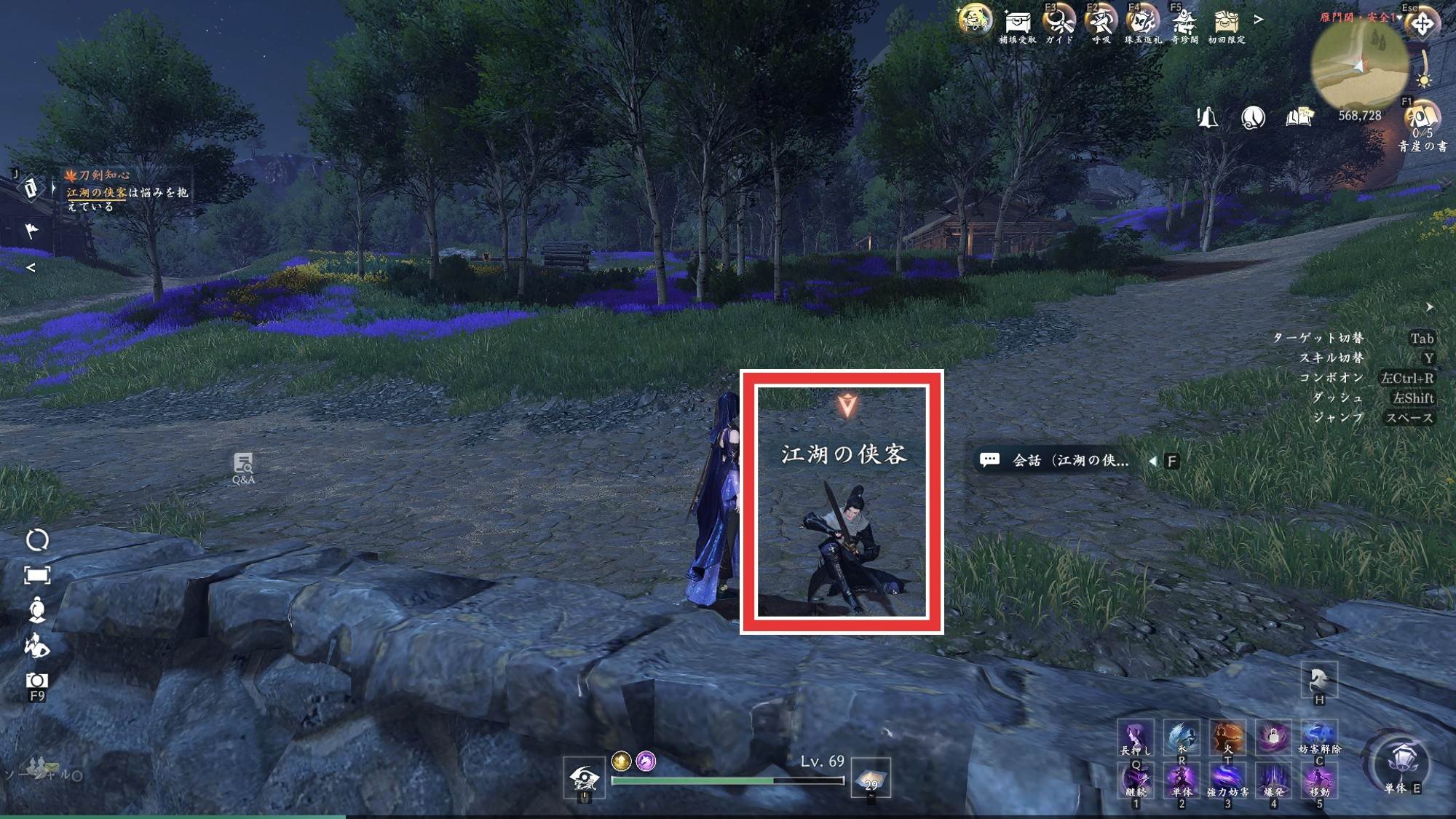Open the camera screenshot mode

(x=37, y=681)
